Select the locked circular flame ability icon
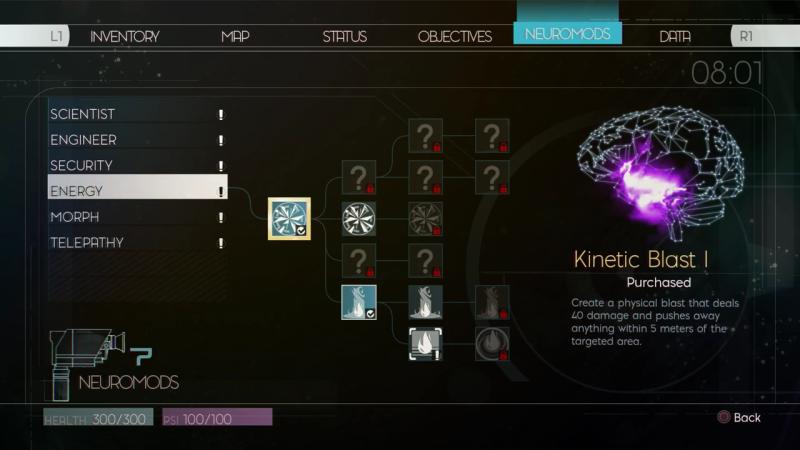Viewport: 800px width, 450px height. click(492, 343)
